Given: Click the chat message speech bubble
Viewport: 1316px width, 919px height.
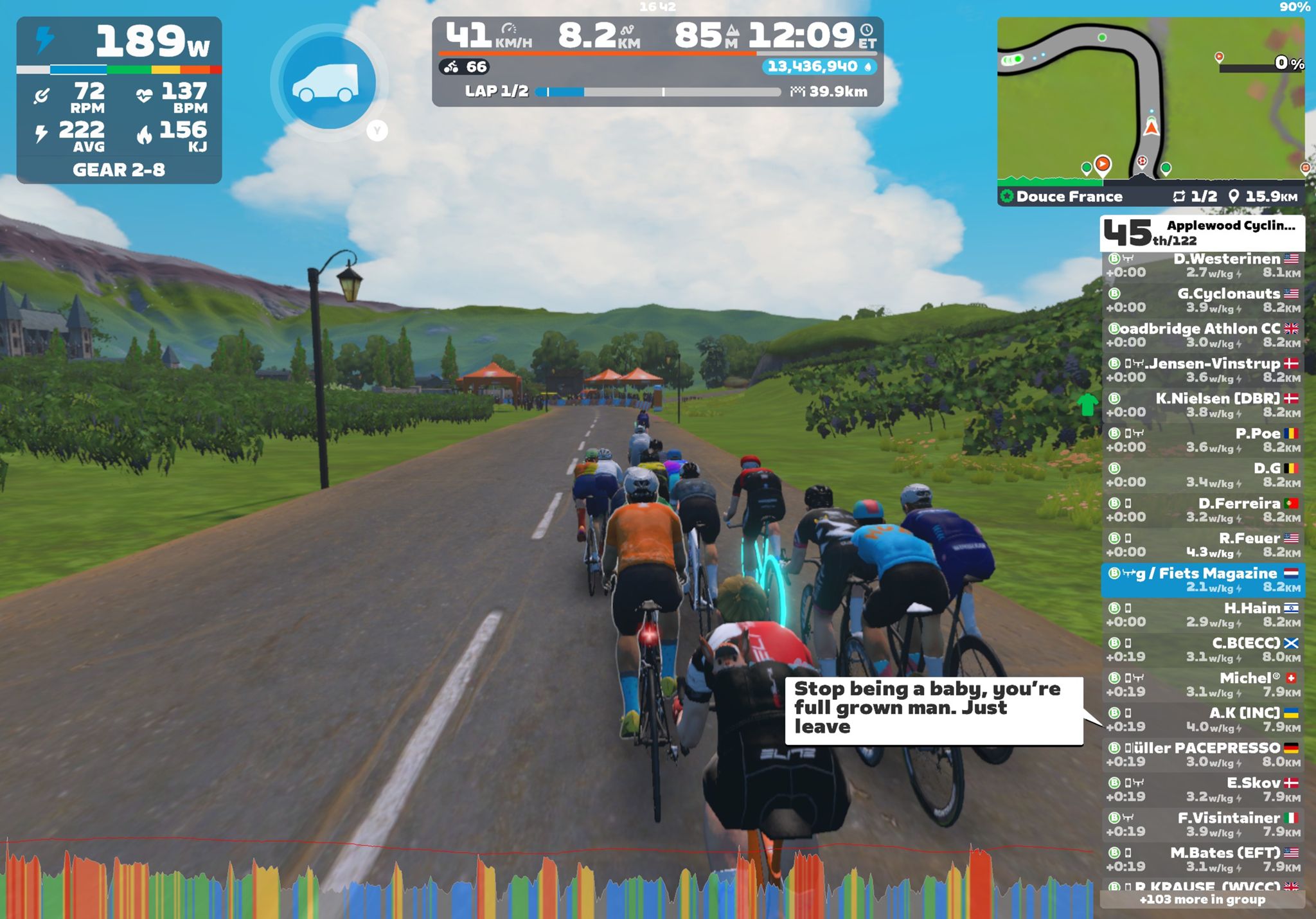Looking at the screenshot, I should [x=933, y=709].
